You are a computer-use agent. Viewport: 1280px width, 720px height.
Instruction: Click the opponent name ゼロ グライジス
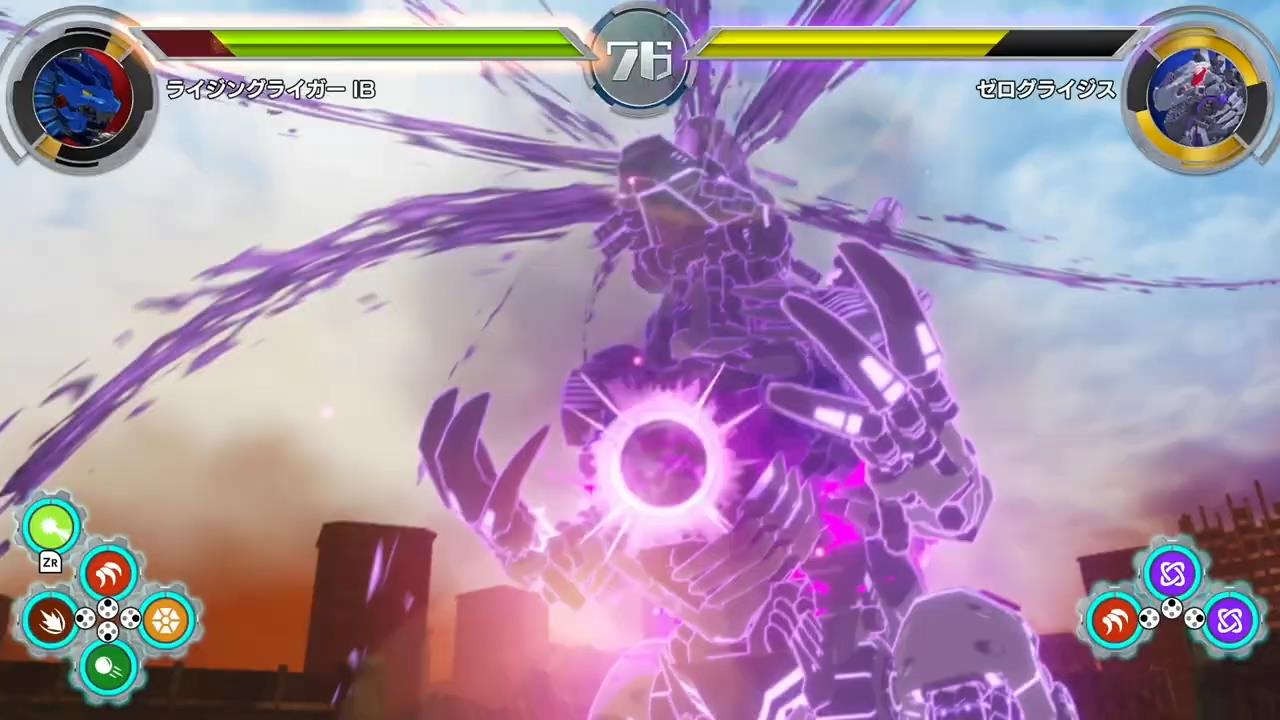coord(1046,90)
